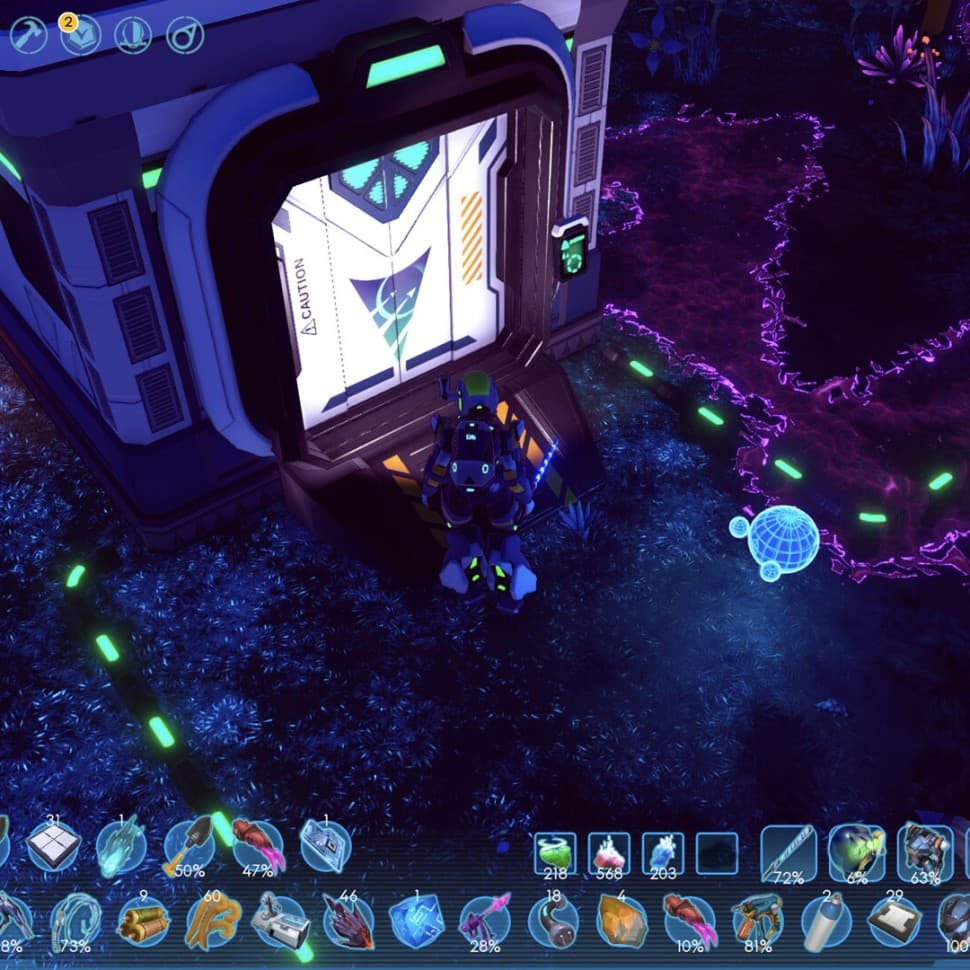This screenshot has height=970, width=970.
Task: Select the golden scroll bundle of 9
Action: [x=143, y=920]
